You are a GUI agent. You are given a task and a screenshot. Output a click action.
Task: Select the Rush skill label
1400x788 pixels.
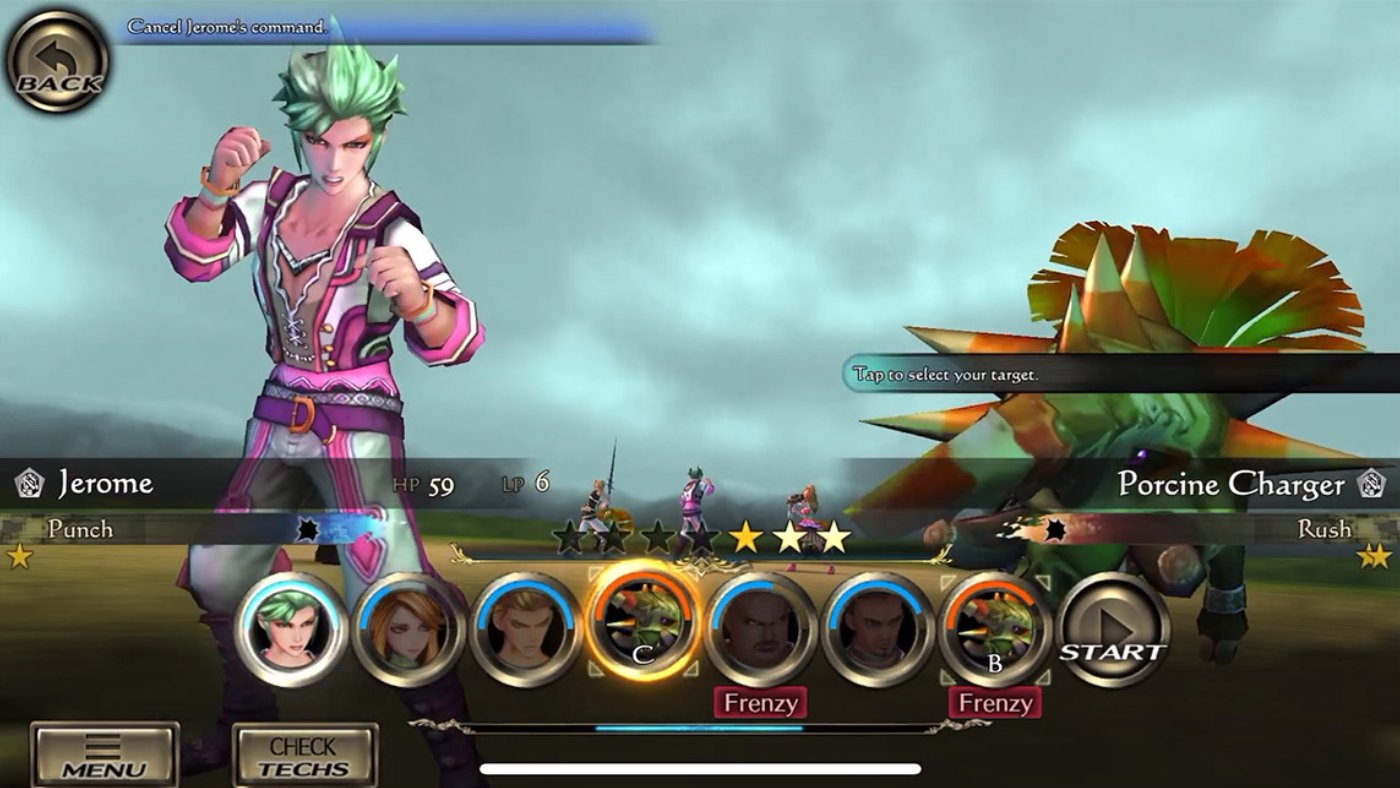(1326, 528)
